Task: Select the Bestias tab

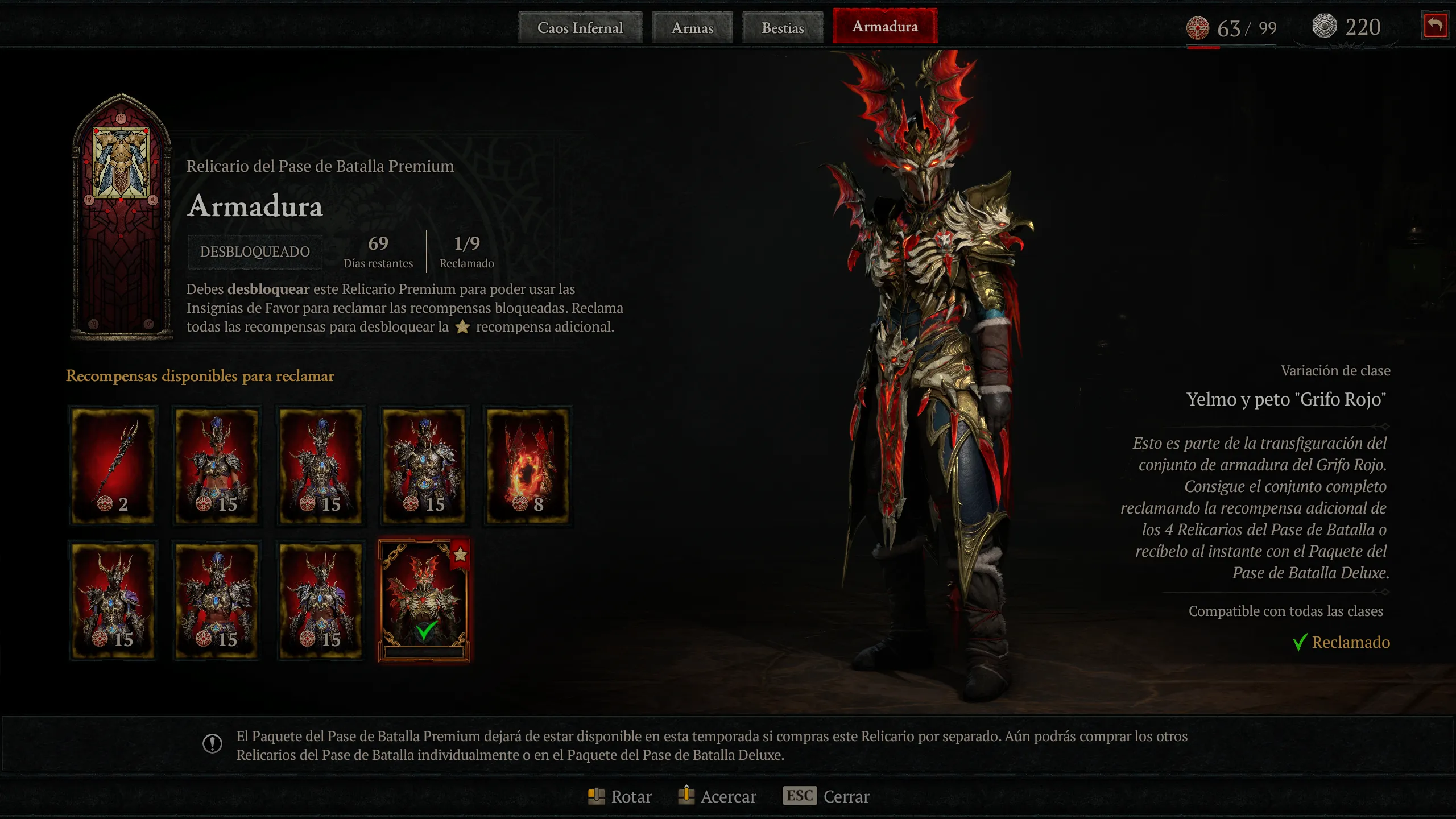Action: [x=783, y=27]
